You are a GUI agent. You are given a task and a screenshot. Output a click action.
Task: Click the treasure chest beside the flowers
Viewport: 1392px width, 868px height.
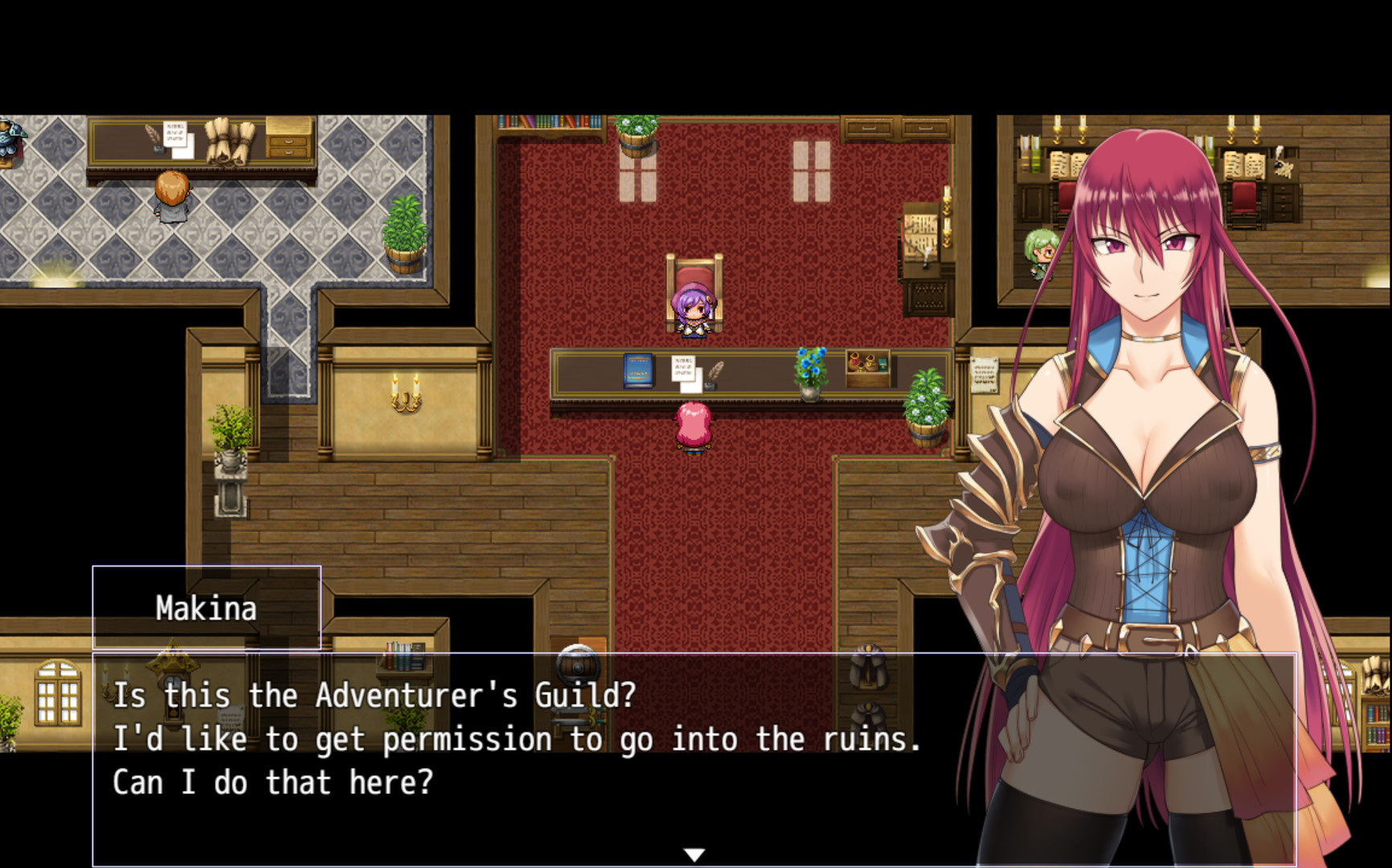click(x=870, y=366)
